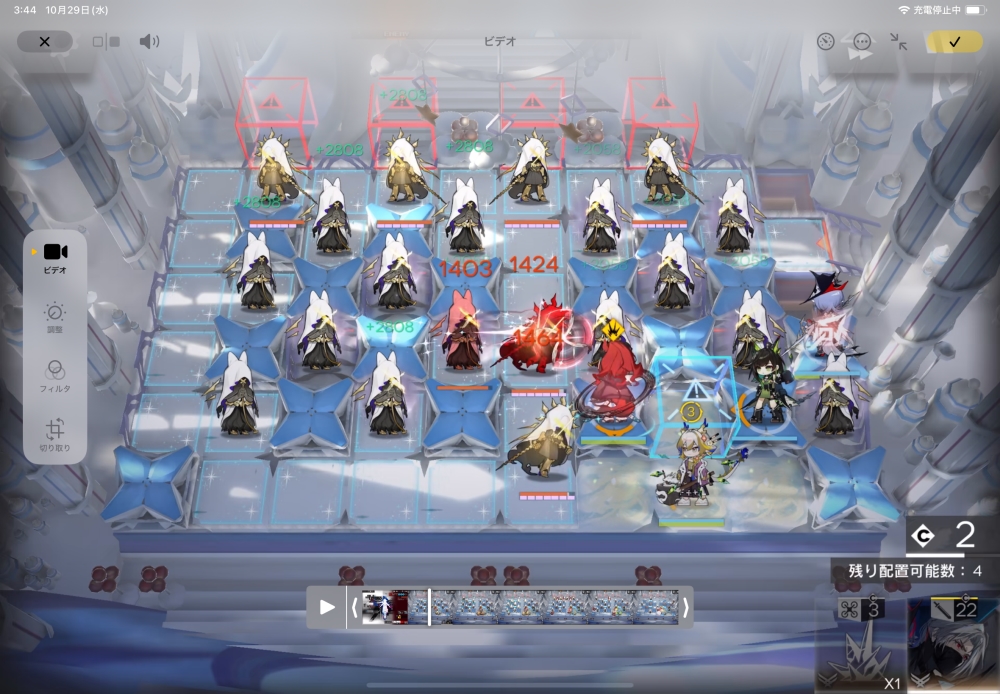
Task: Select the cost 3 drone summon card
Action: [861, 644]
